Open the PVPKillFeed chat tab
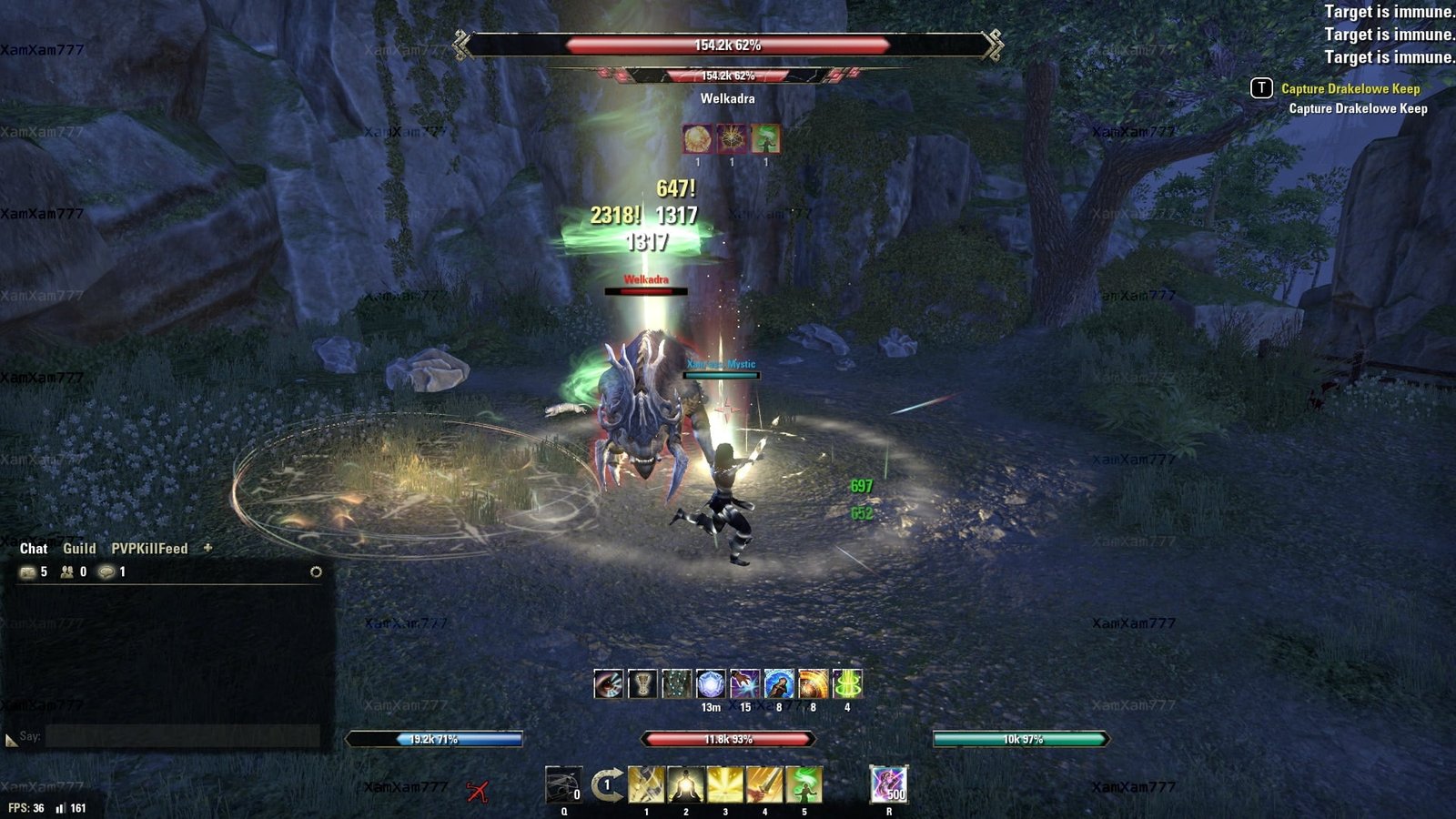Screen dimensions: 1456x819 [149, 549]
